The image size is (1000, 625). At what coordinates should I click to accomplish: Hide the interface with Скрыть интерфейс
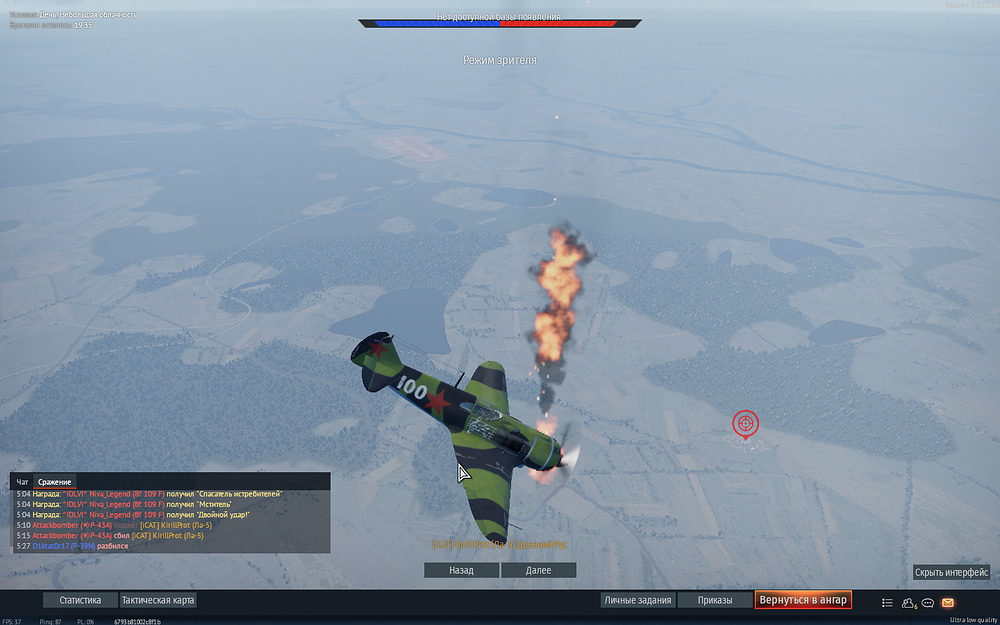pyautogui.click(x=951, y=573)
